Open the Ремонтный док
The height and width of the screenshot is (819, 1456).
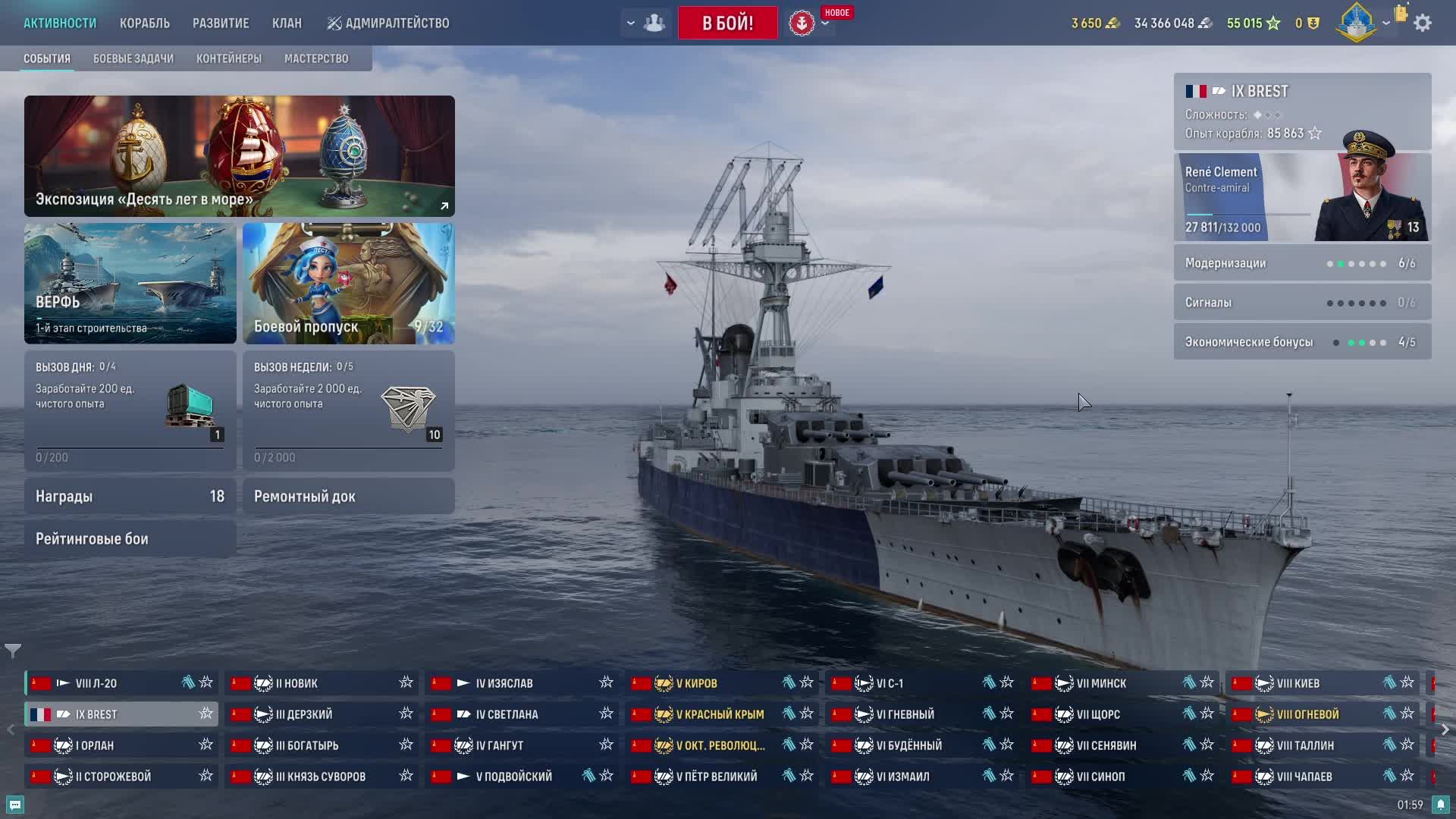pyautogui.click(x=348, y=496)
